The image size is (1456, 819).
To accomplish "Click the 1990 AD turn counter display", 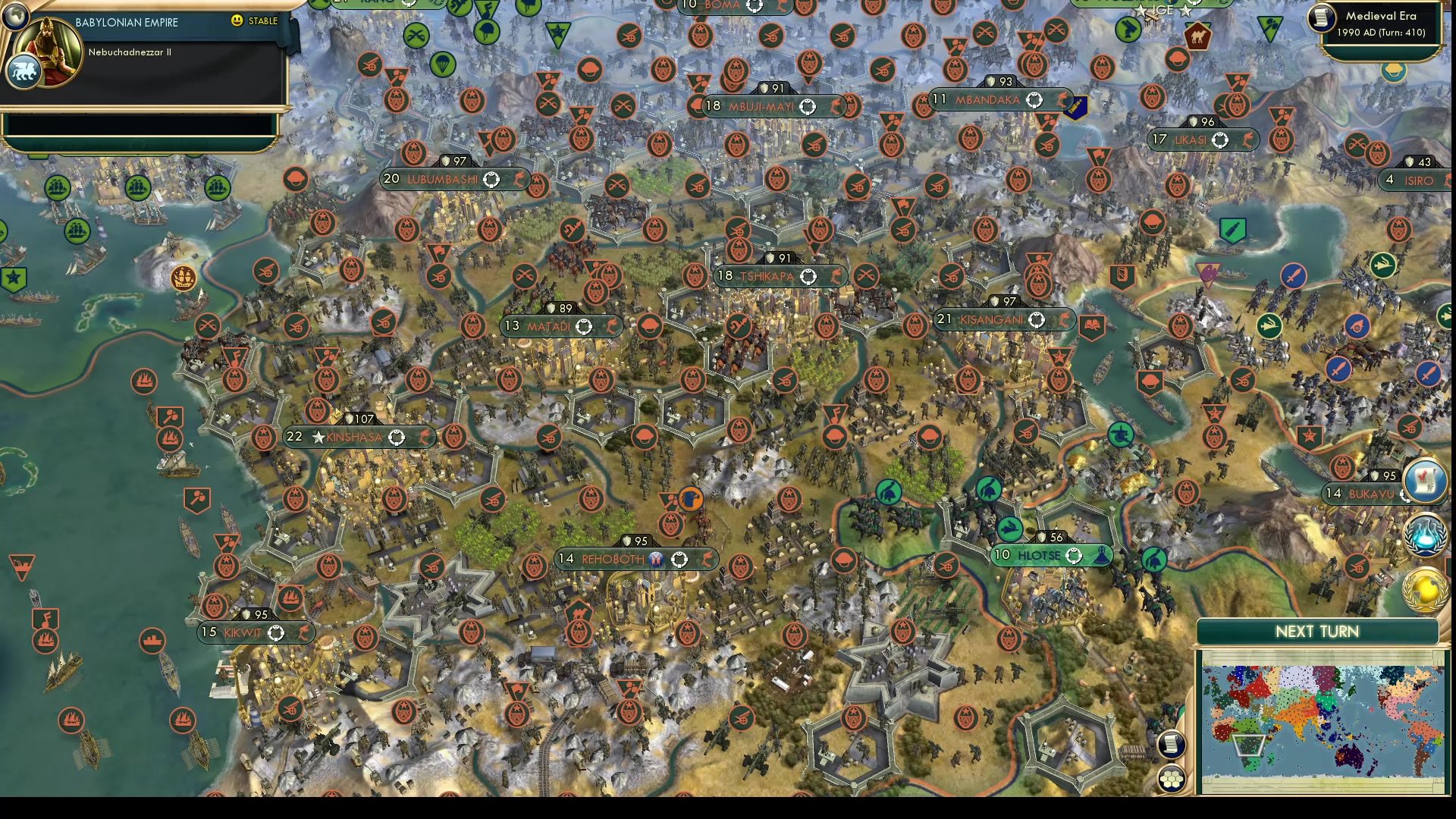I will 1383,33.
